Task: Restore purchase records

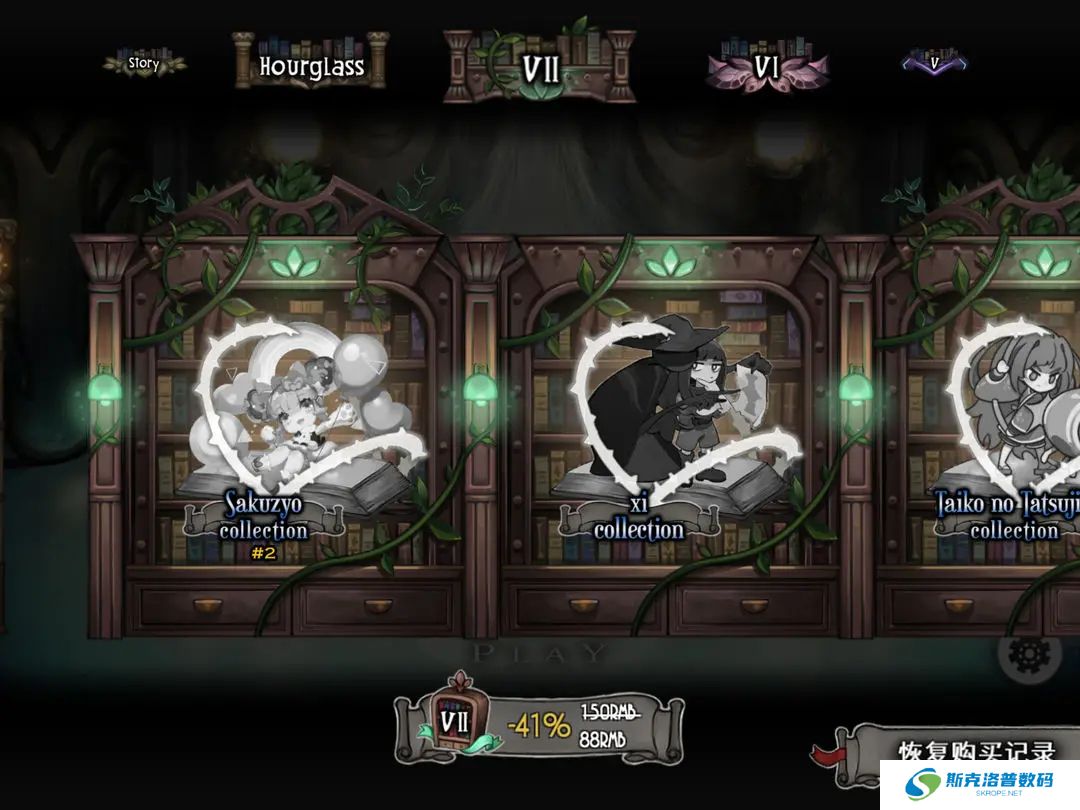Action: (975, 752)
